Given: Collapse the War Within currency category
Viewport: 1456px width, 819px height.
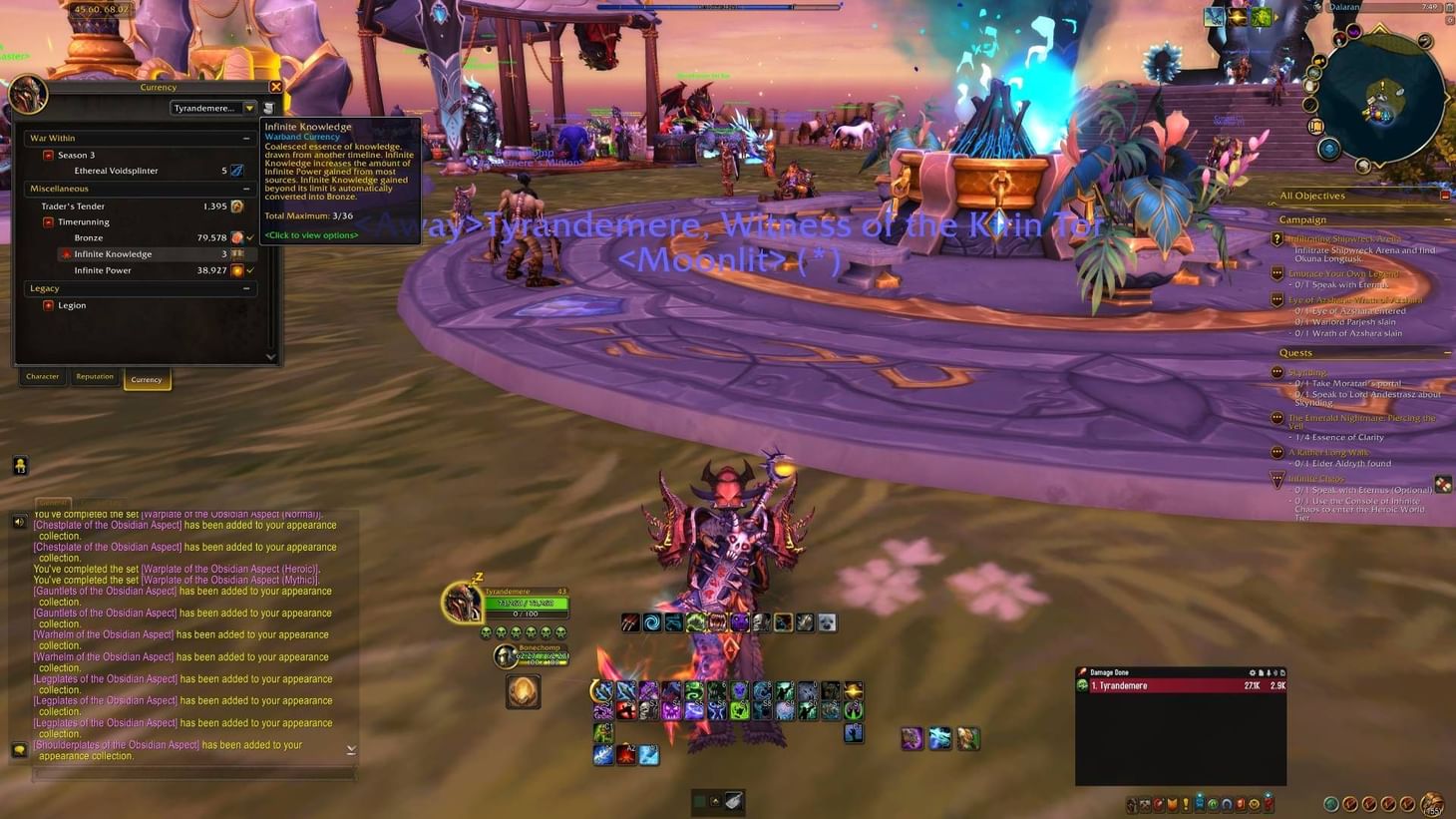Looking at the screenshot, I should pyautogui.click(x=247, y=137).
